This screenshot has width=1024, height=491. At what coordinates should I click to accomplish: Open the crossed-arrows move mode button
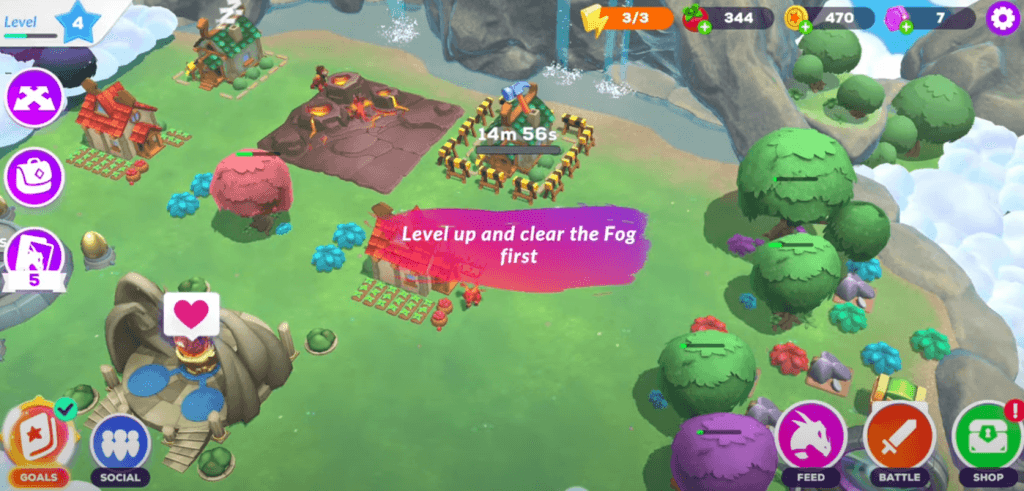35,100
